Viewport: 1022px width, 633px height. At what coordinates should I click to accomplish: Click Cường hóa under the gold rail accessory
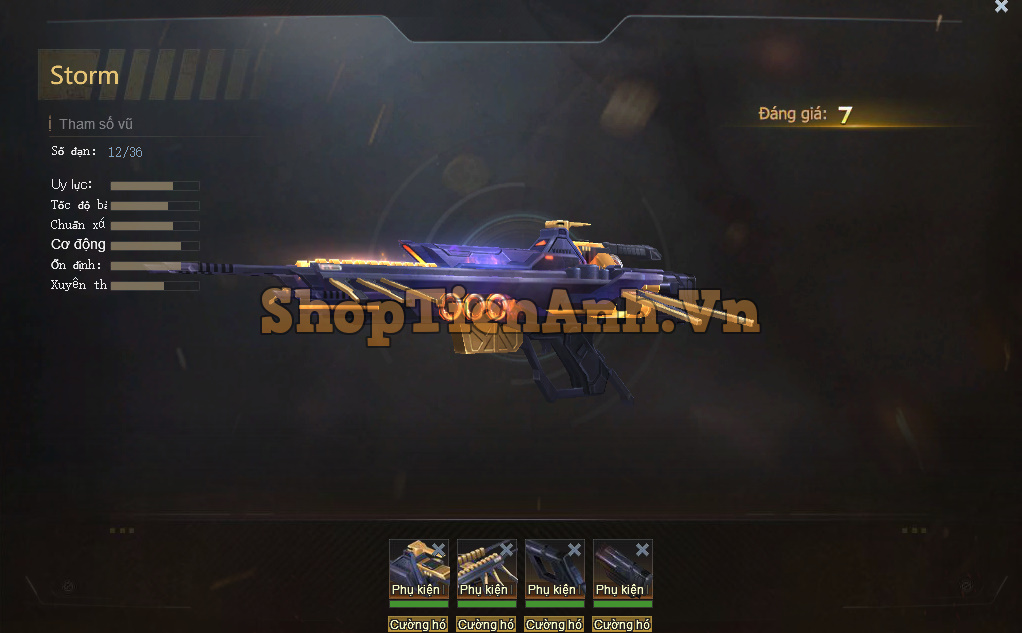click(485, 624)
